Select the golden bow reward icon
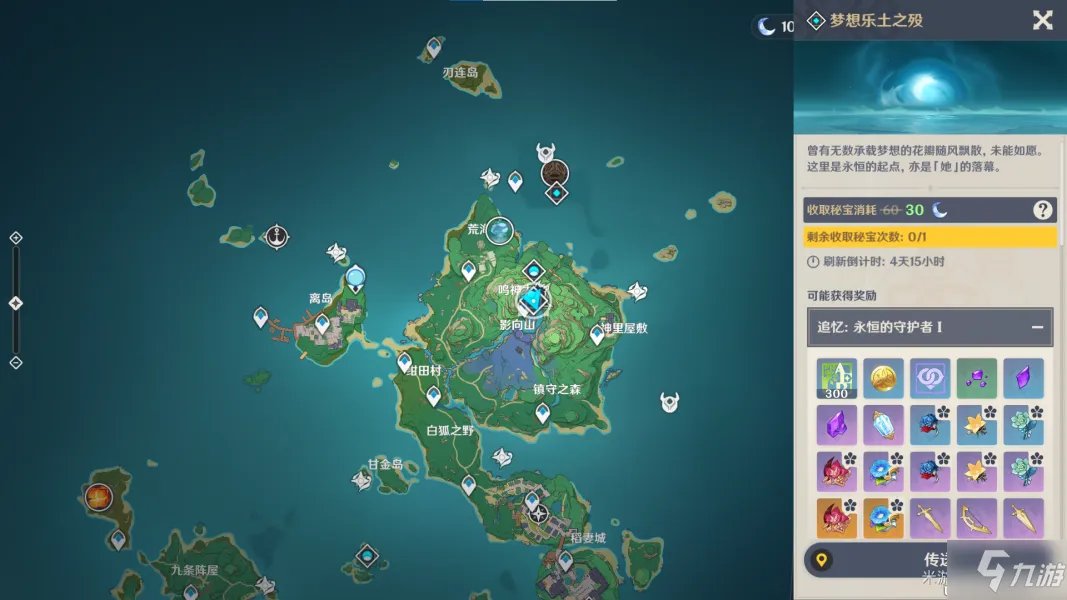The width and height of the screenshot is (1067, 600). pos(976,518)
